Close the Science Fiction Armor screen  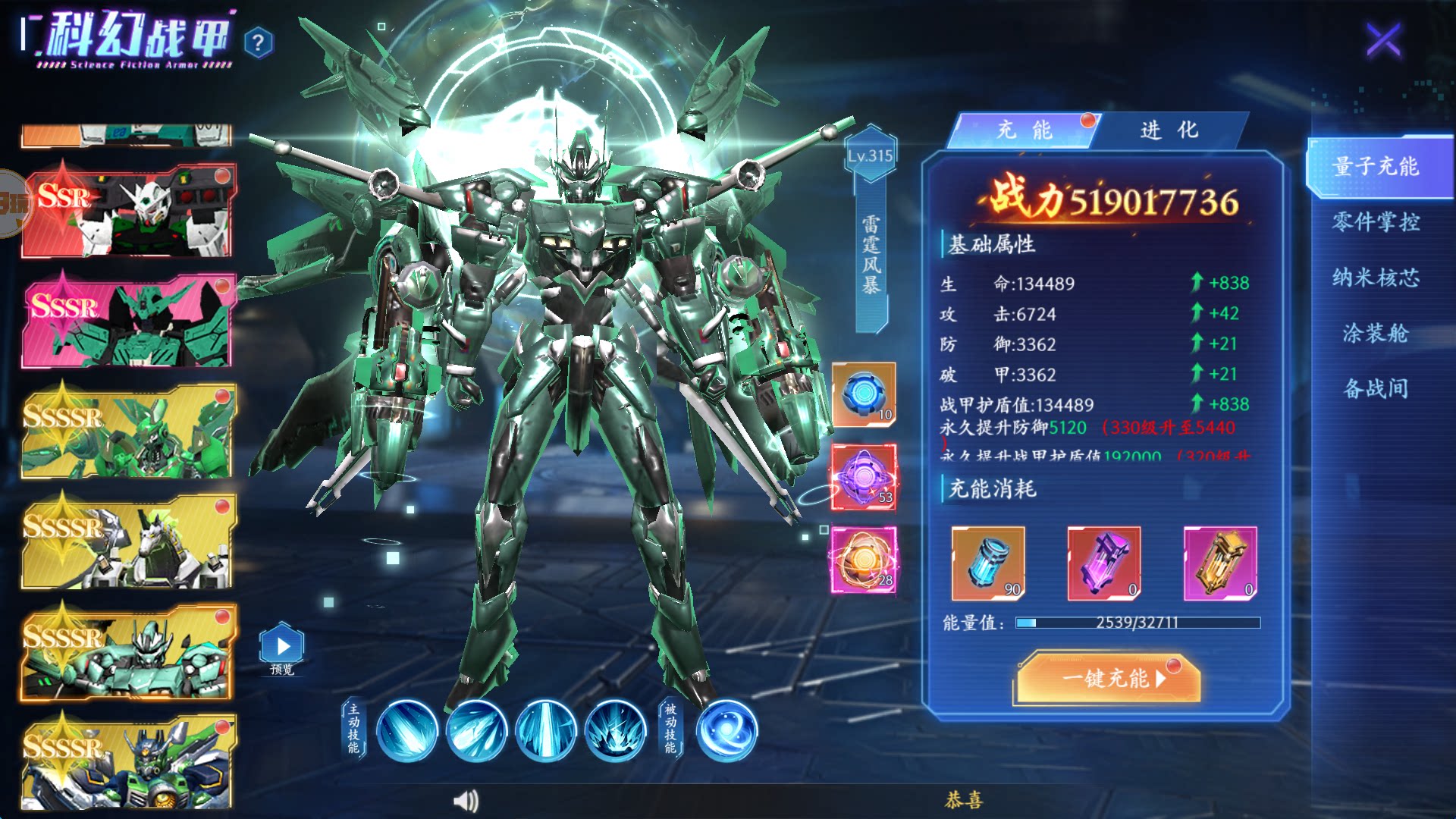click(x=1383, y=39)
